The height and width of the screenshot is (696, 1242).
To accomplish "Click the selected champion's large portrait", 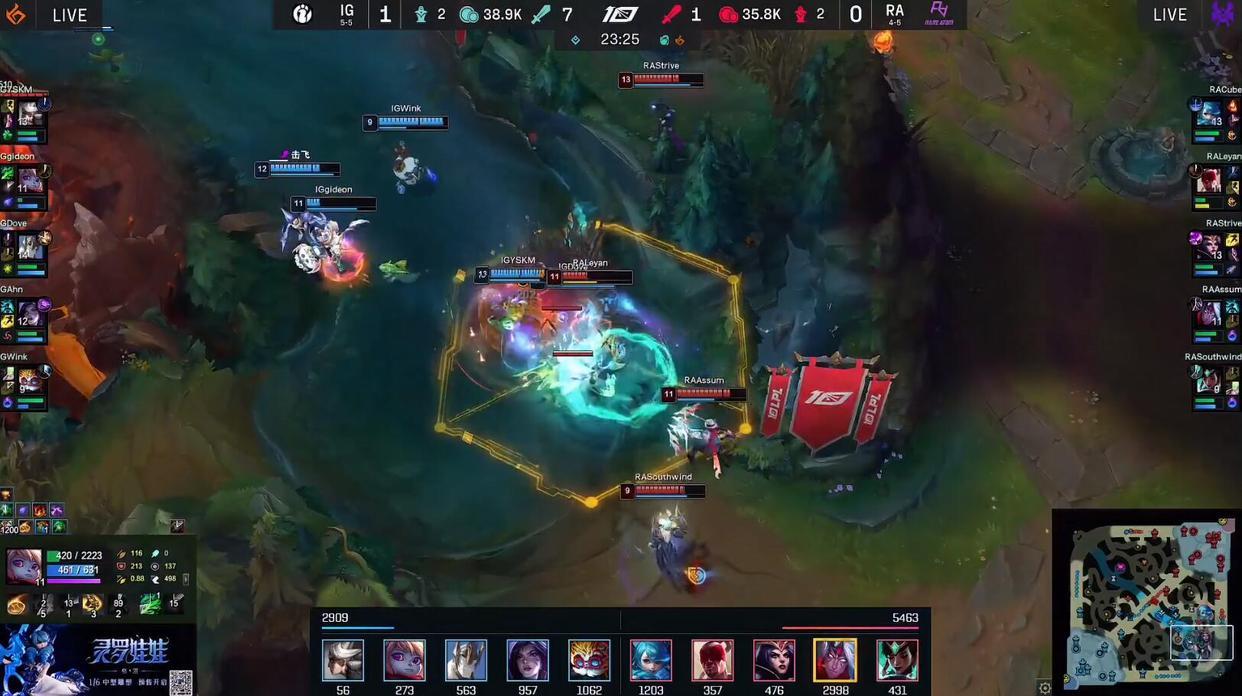I will [24, 565].
